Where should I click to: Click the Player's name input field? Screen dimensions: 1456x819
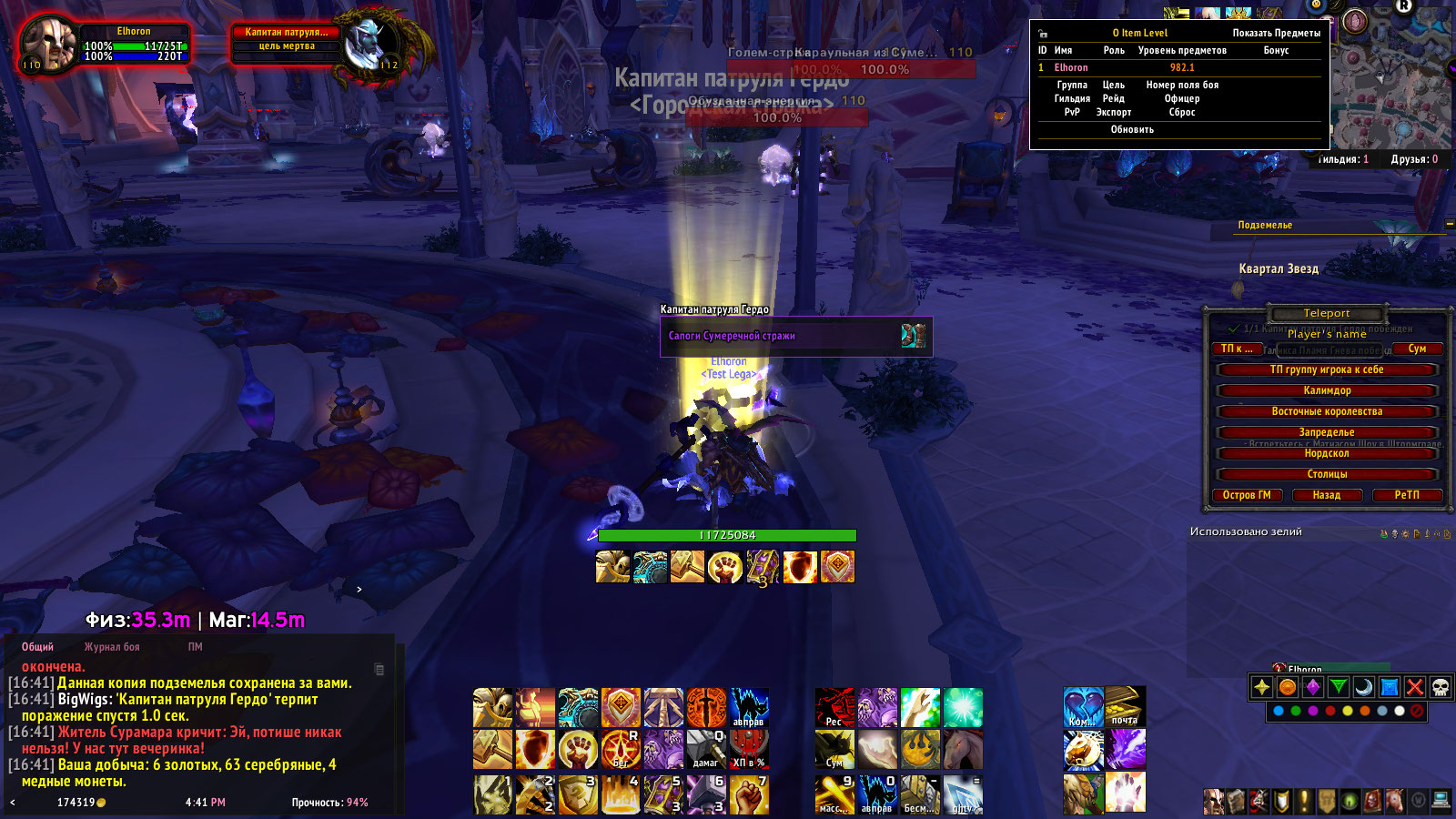click(x=1327, y=334)
